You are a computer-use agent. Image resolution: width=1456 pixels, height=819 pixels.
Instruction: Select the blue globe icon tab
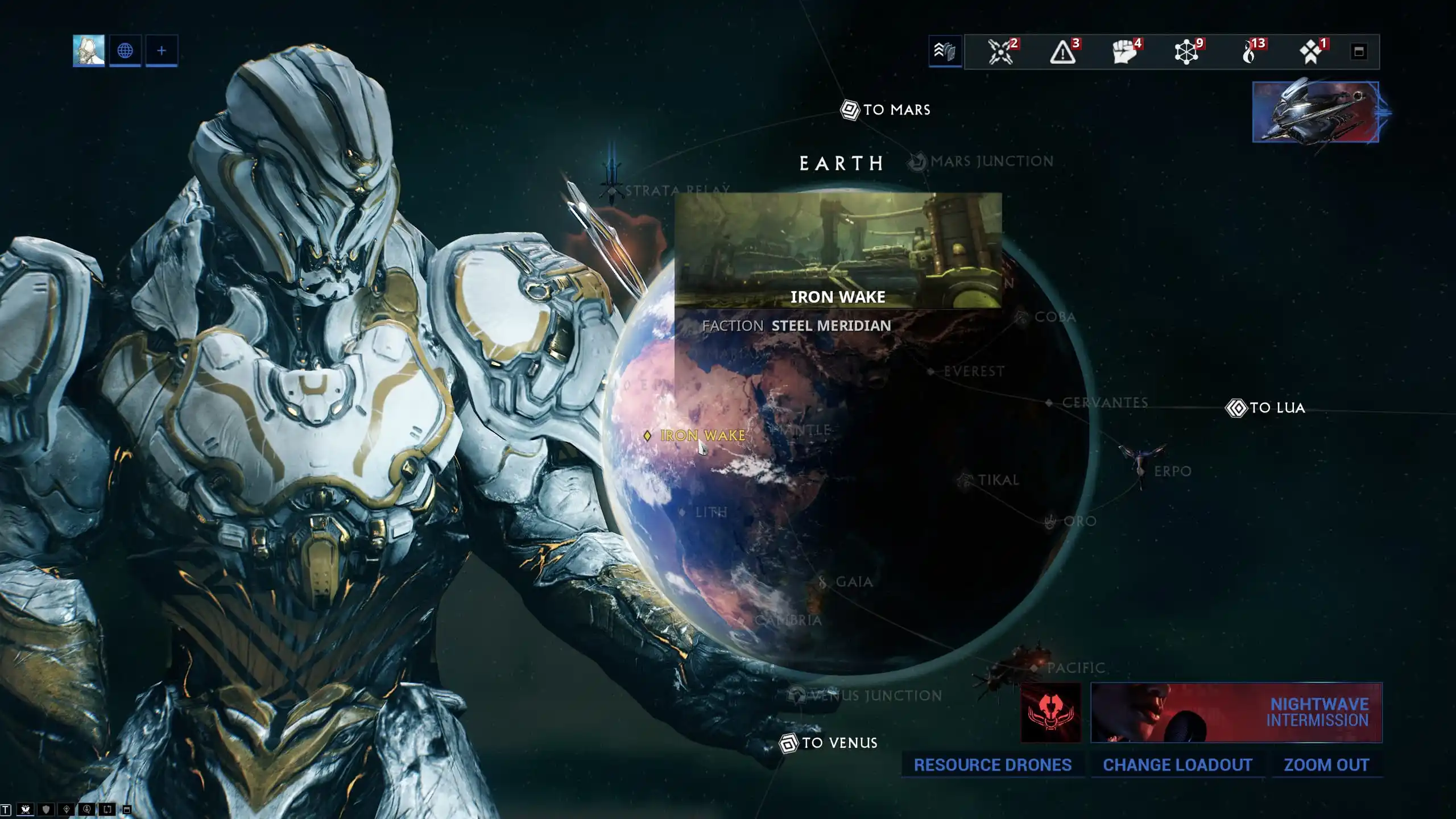125,51
